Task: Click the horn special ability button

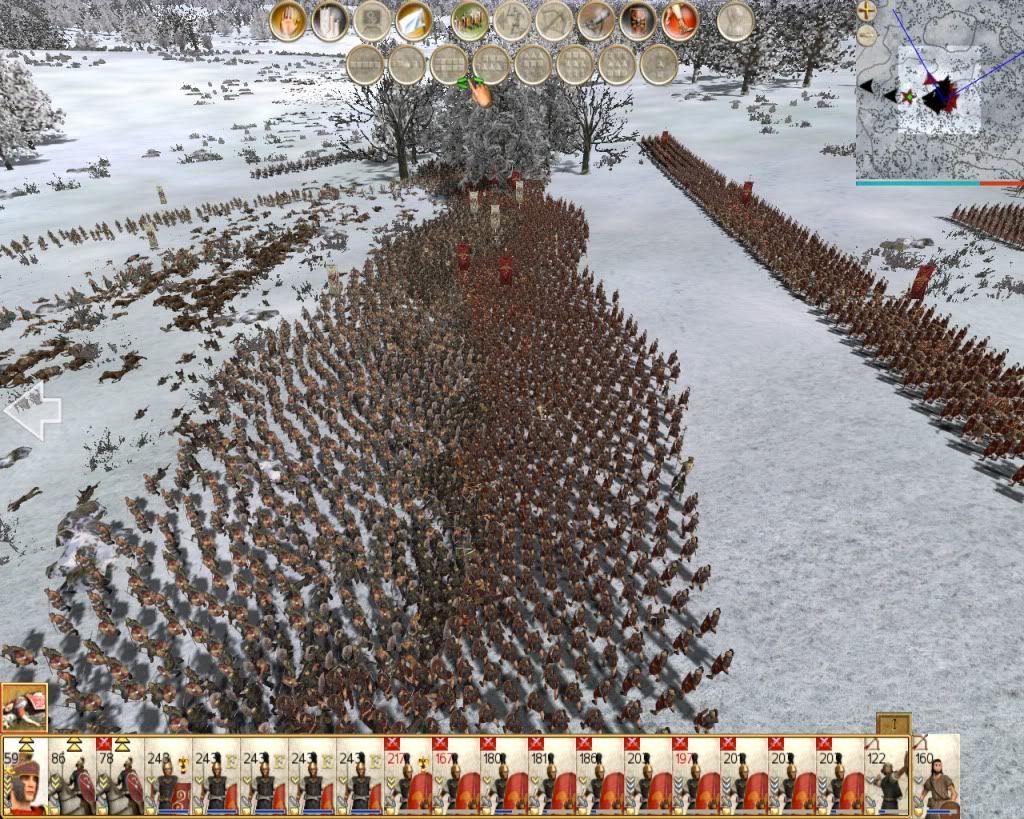Action: pos(596,21)
